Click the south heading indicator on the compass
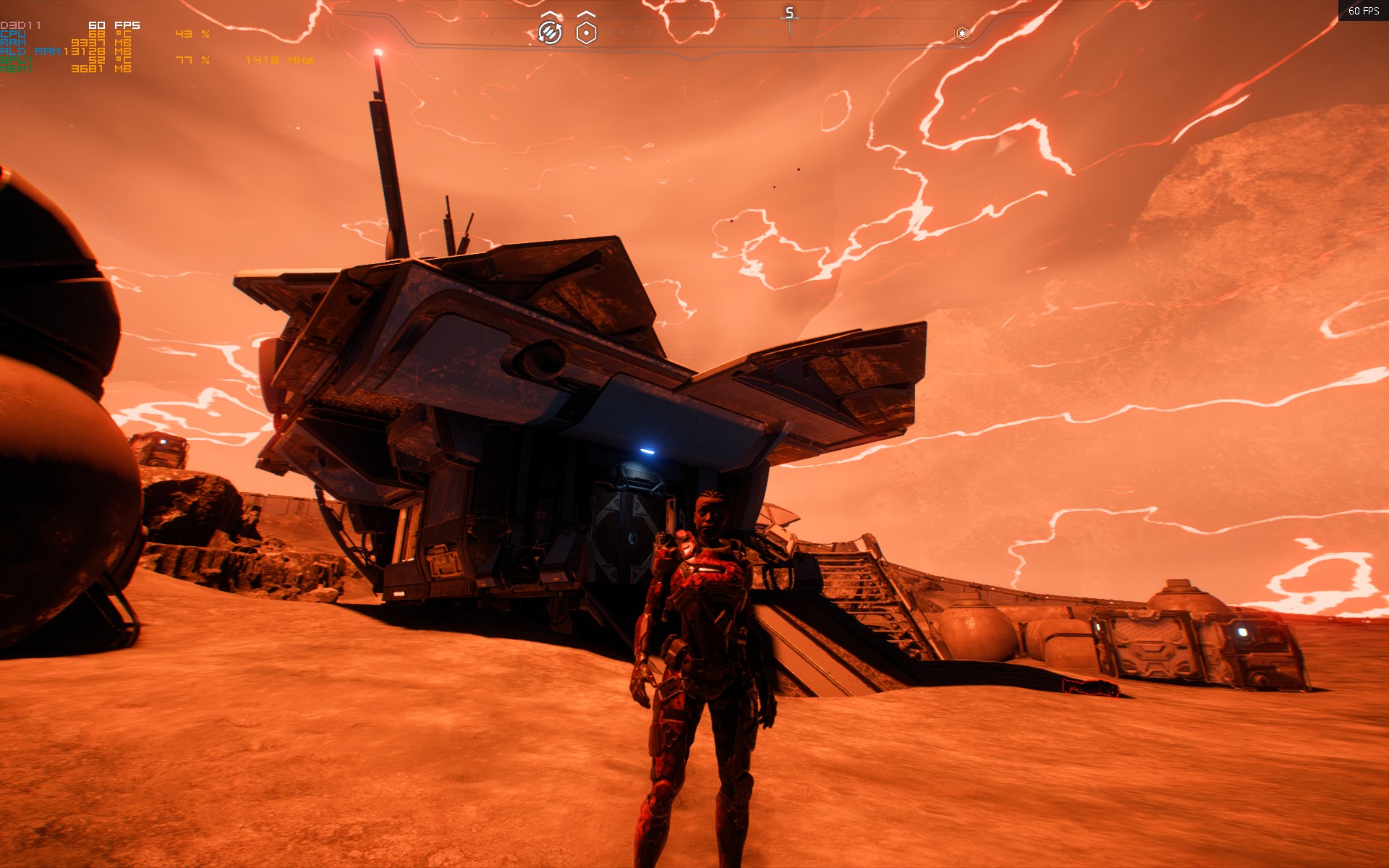 pyautogui.click(x=789, y=14)
